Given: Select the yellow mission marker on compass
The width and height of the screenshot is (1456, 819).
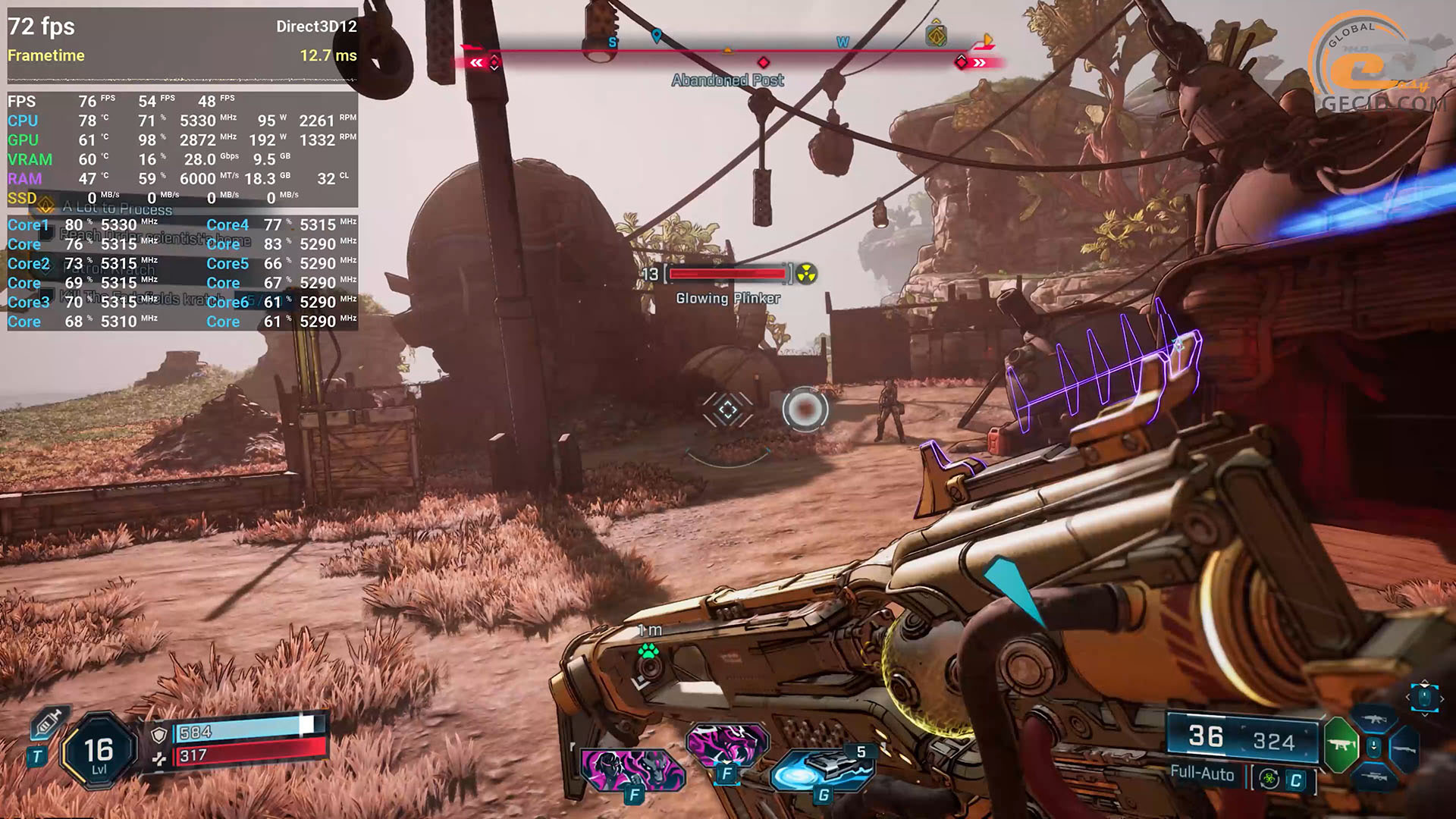Looking at the screenshot, I should click(937, 36).
